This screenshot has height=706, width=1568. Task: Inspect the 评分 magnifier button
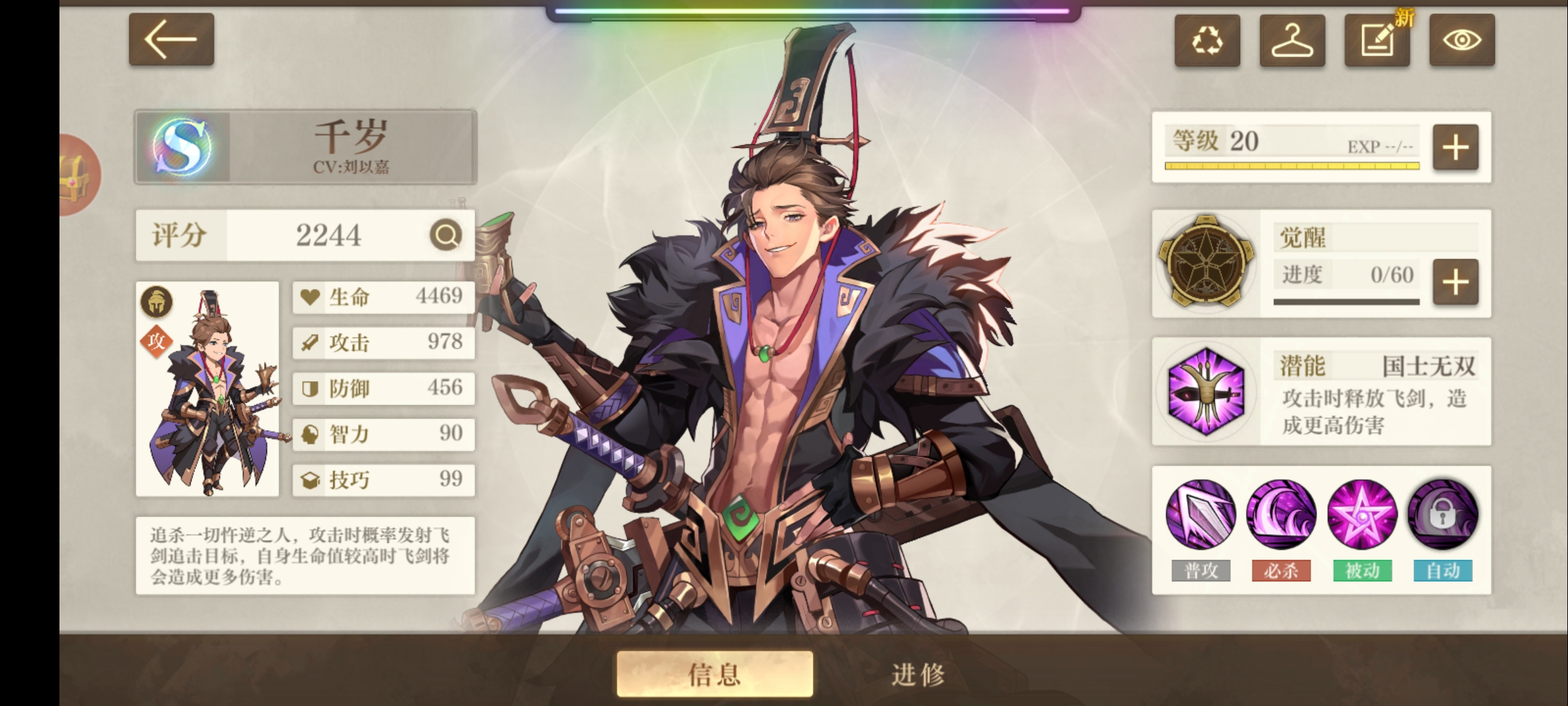(x=446, y=235)
